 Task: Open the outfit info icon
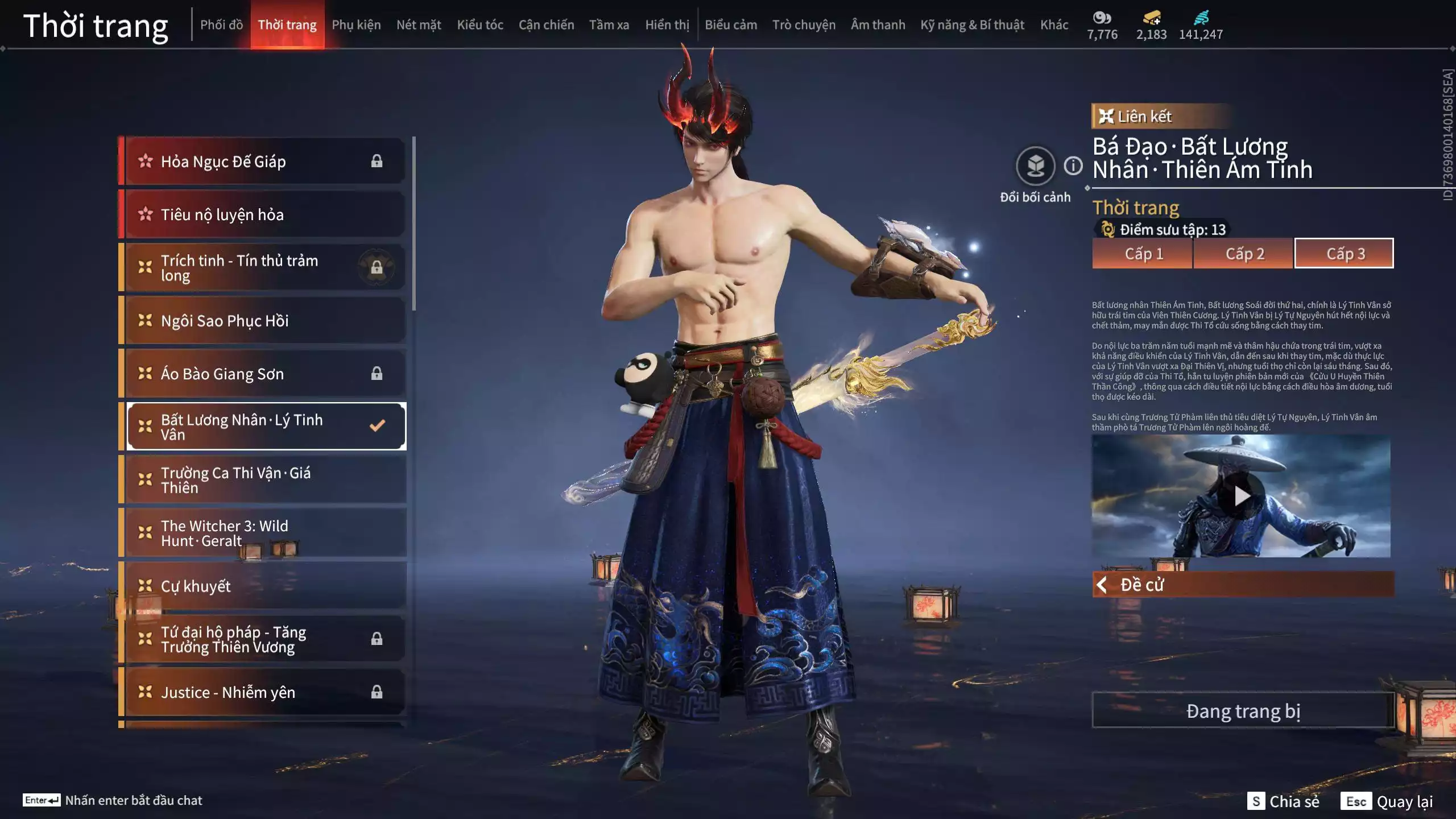coord(1073,166)
